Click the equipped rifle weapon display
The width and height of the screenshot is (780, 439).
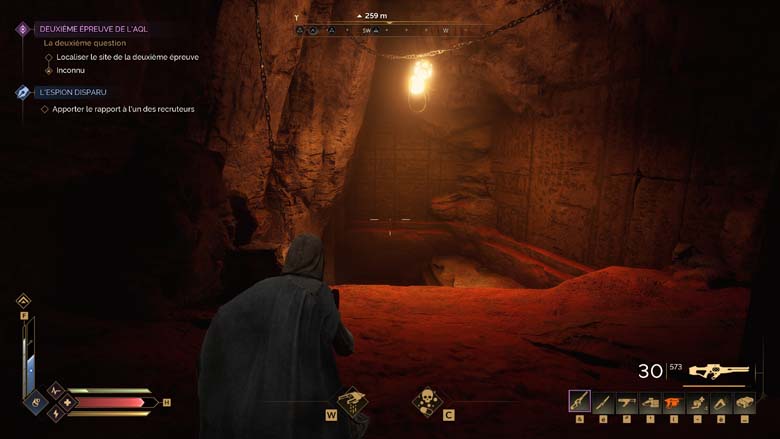tap(715, 371)
